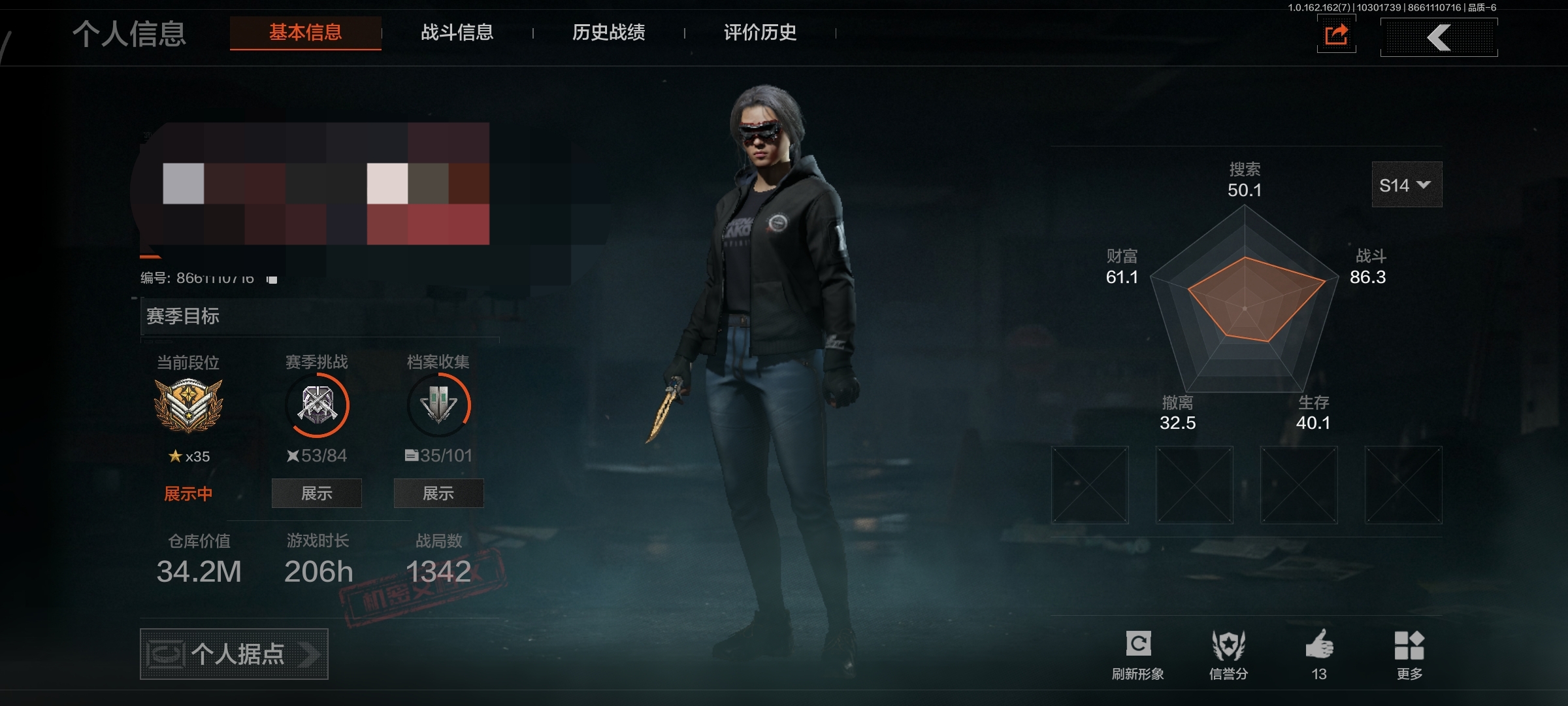The height and width of the screenshot is (706, 1568).
Task: Select the 赛季挑战 crossed-guns emblem
Action: point(318,405)
